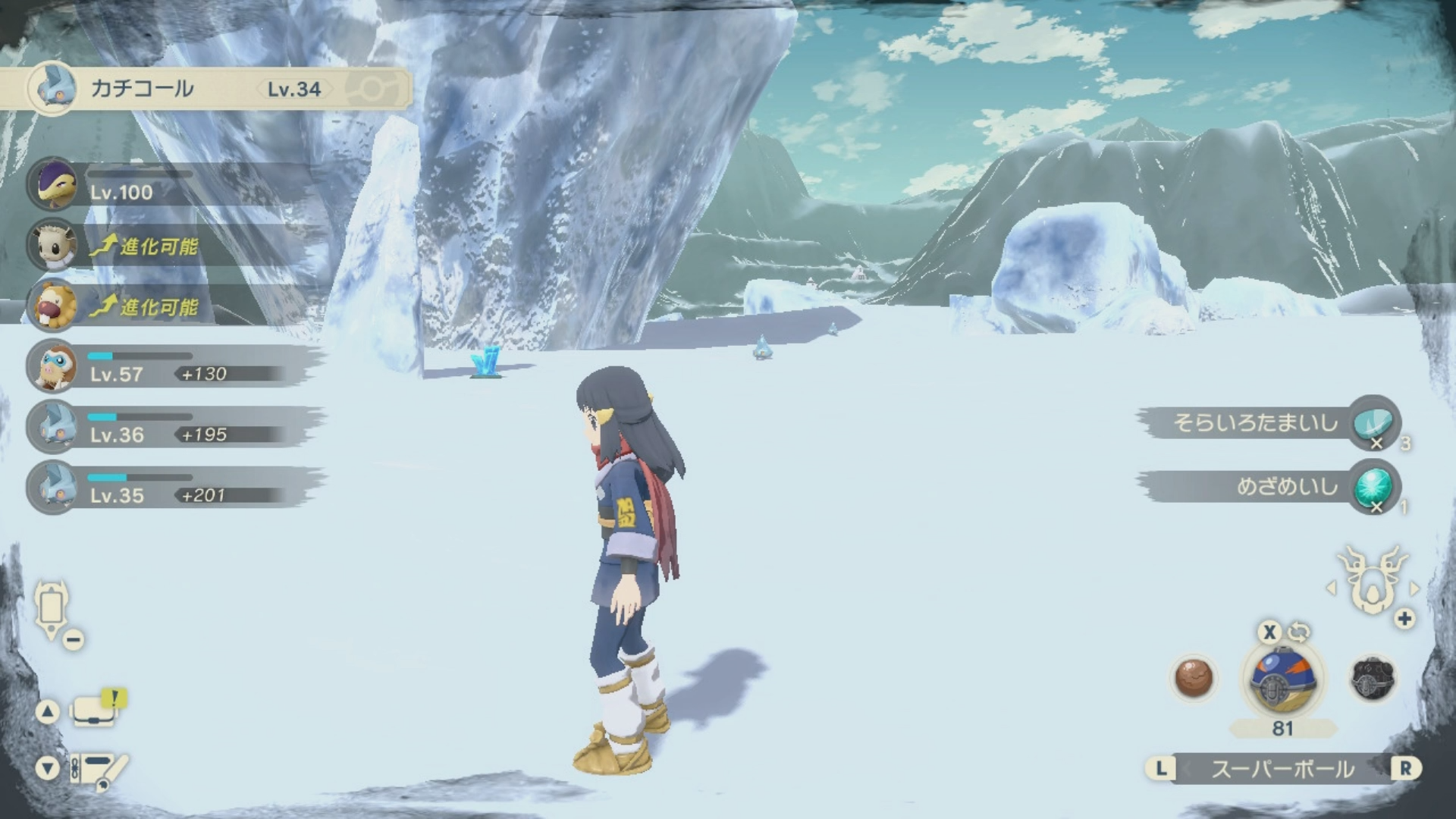Image resolution: width=1456 pixels, height=819 pixels.
Task: Select the Great Ball (スーパーボール) throw item
Action: (x=1282, y=680)
